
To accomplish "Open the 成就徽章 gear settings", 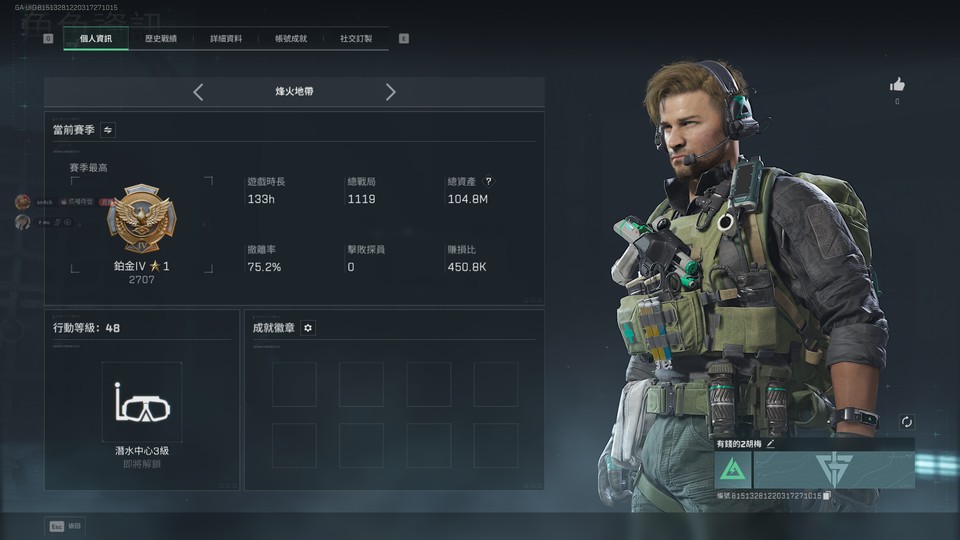I will tap(308, 328).
